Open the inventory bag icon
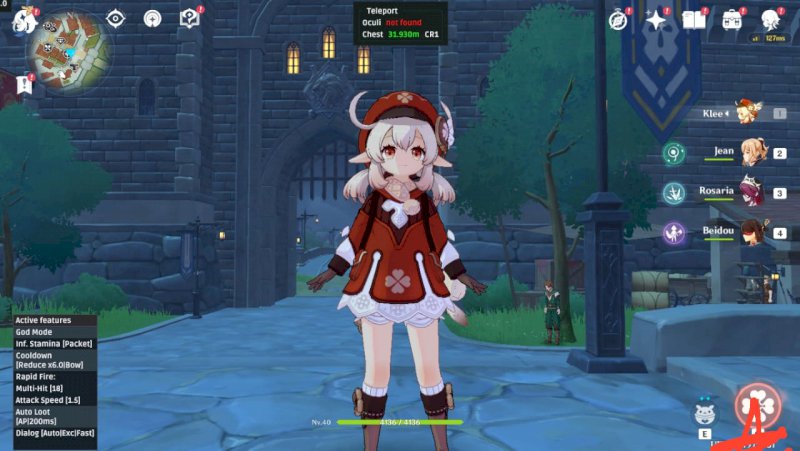 [733, 20]
